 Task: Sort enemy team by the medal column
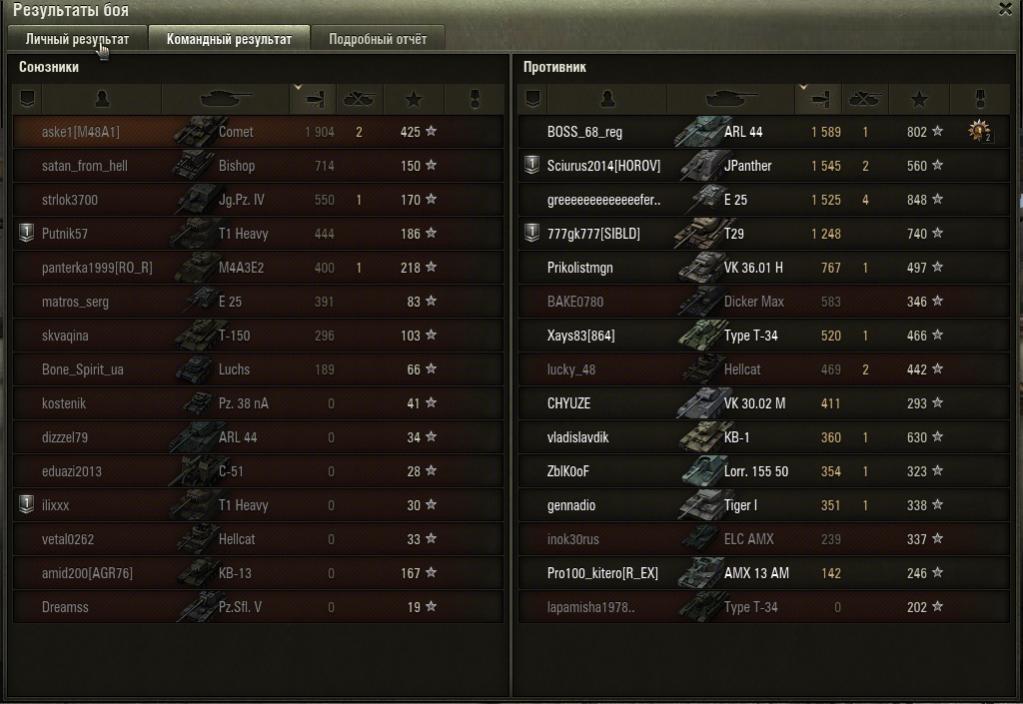coord(980,99)
